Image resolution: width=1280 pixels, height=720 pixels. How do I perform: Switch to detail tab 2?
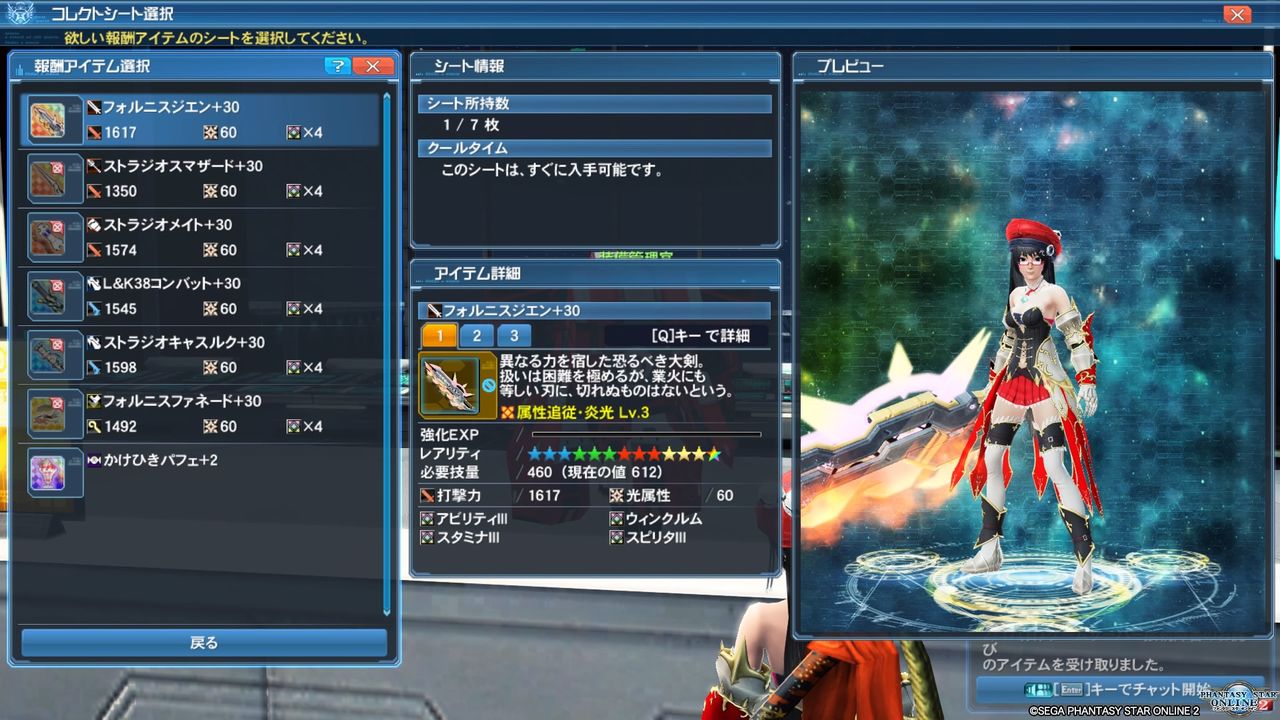(x=476, y=335)
